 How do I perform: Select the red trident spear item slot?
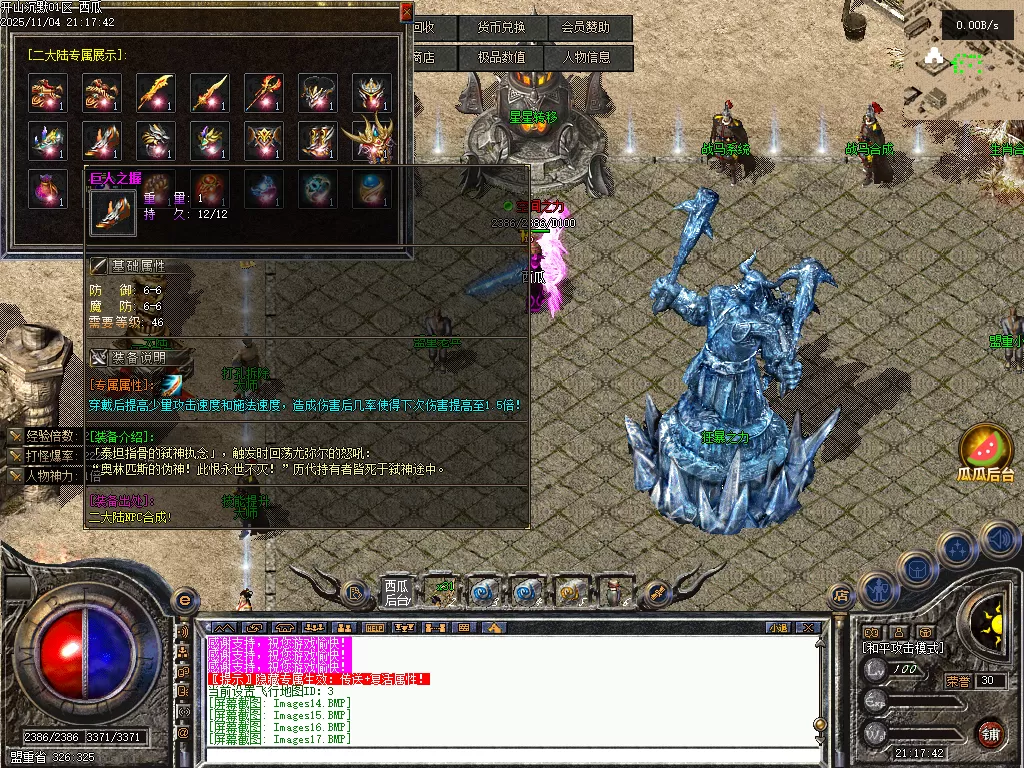(263, 92)
